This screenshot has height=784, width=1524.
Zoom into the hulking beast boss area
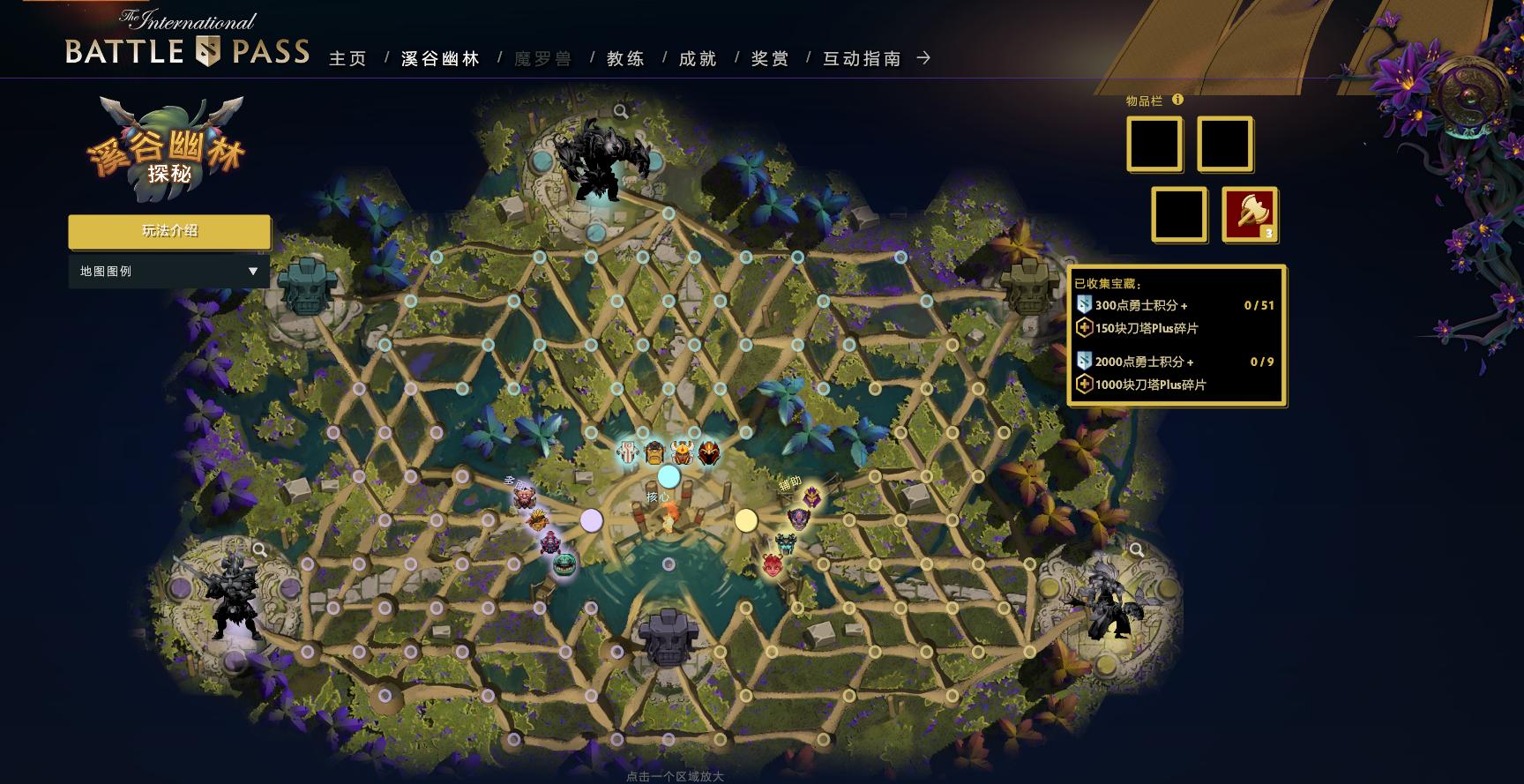(x=621, y=111)
